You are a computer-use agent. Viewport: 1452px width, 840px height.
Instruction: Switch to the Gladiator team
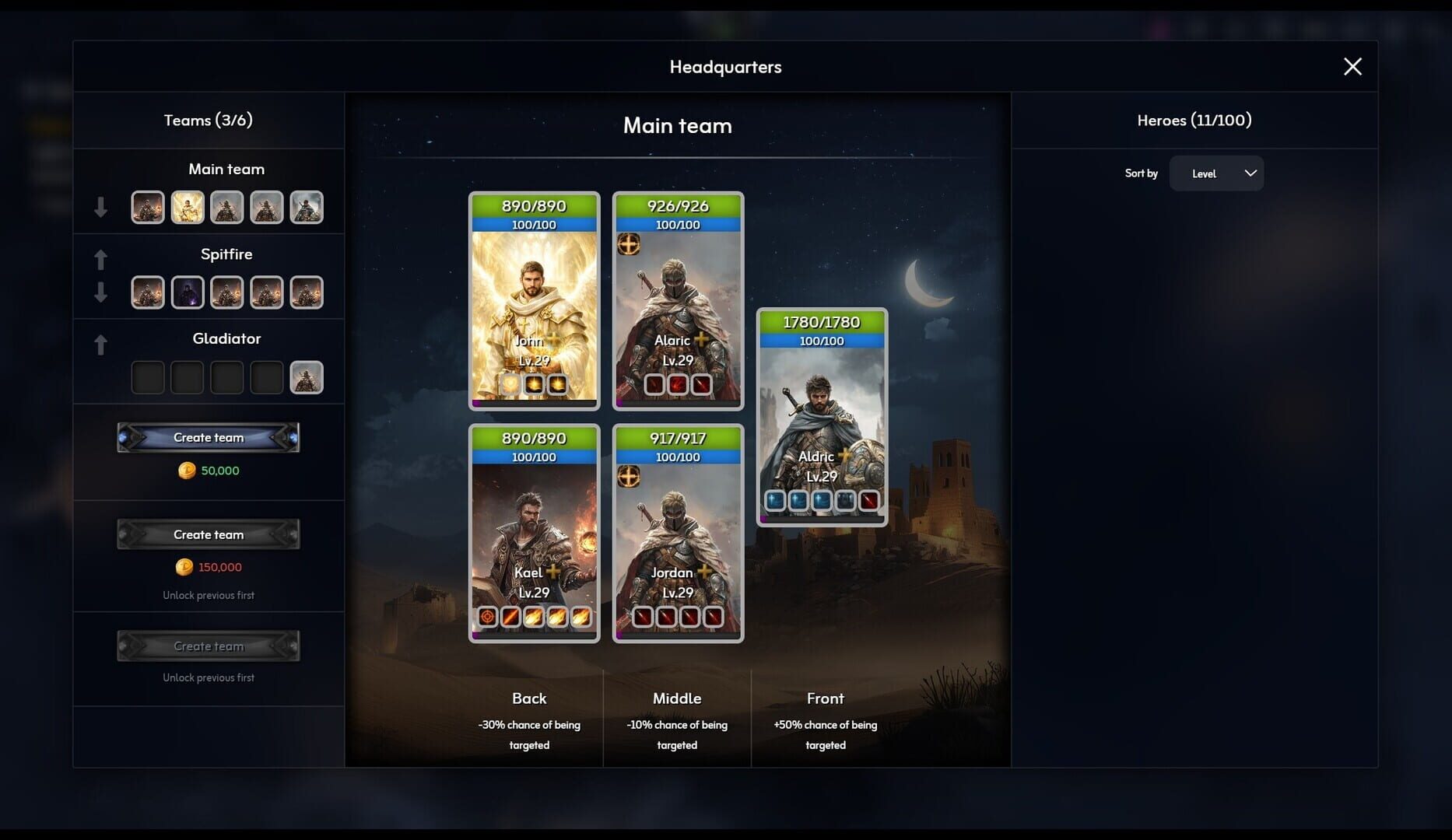226,338
